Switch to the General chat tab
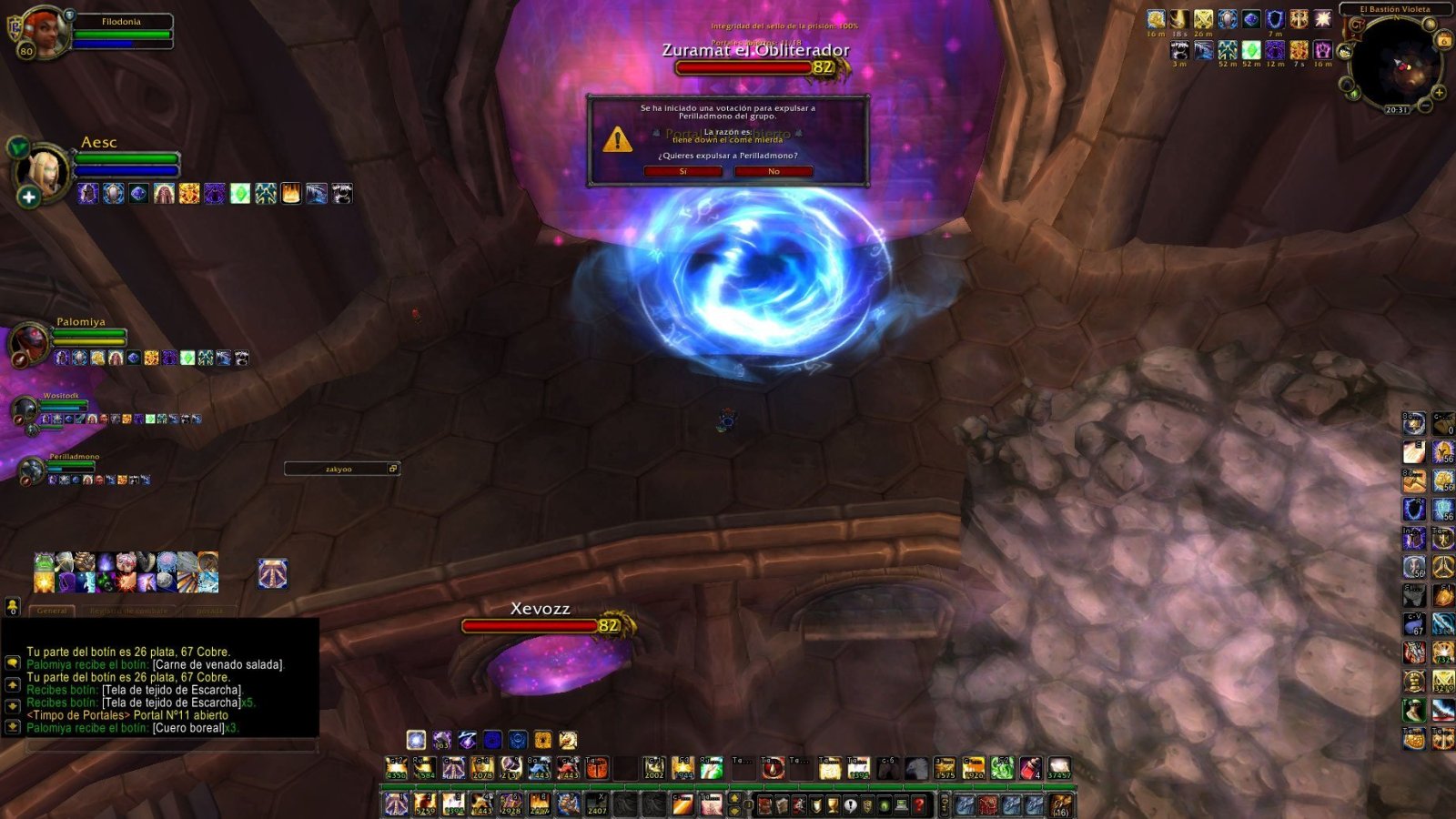1456x819 pixels. tap(52, 611)
